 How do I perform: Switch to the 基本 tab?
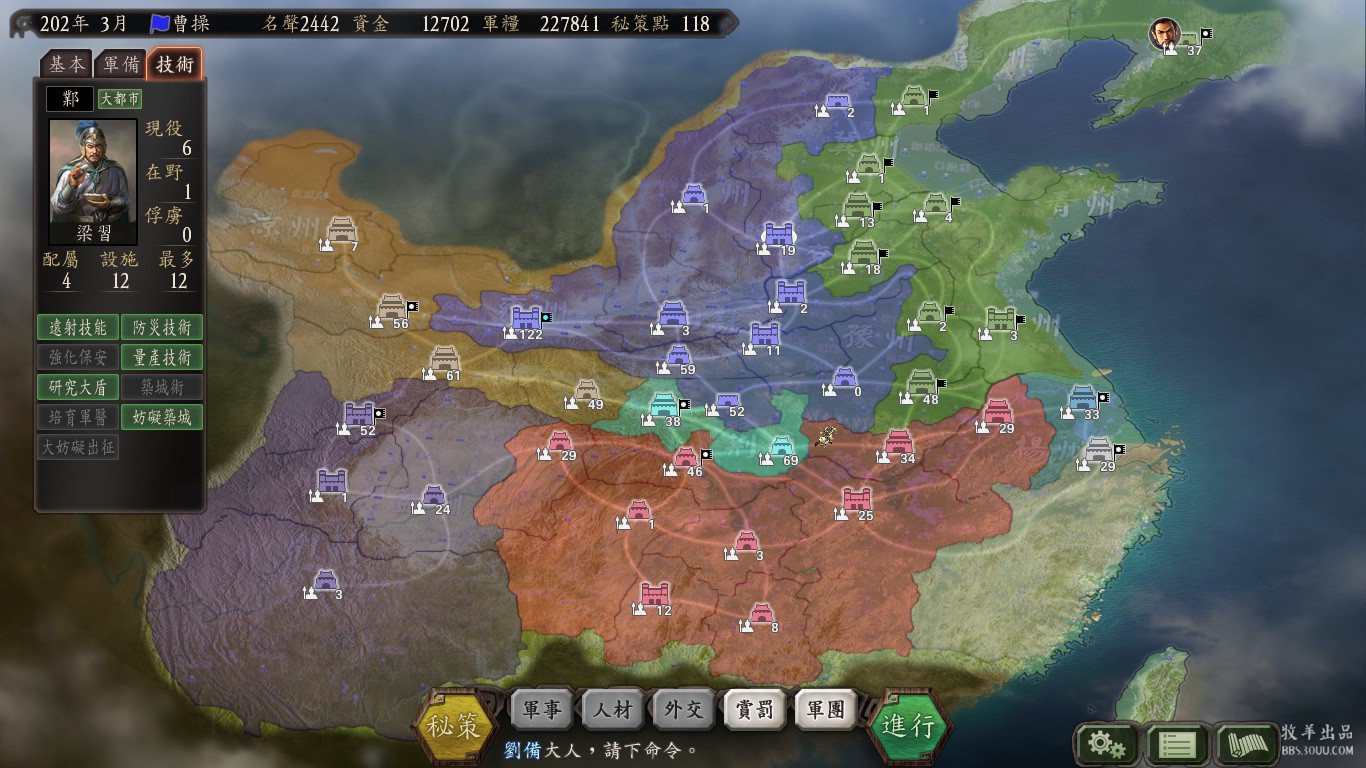point(67,64)
